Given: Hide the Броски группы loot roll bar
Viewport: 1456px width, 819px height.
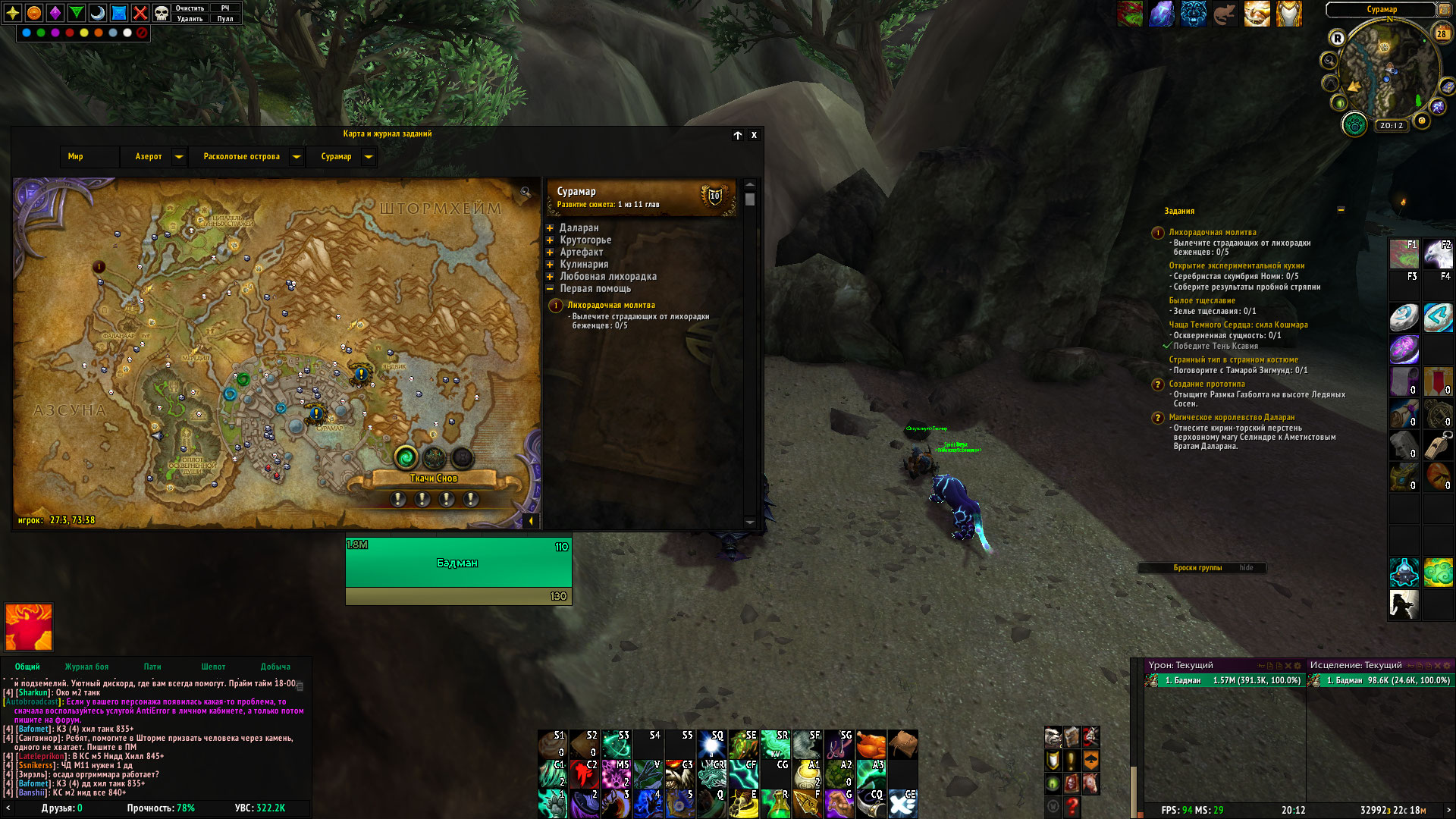Looking at the screenshot, I should pyautogui.click(x=1246, y=568).
